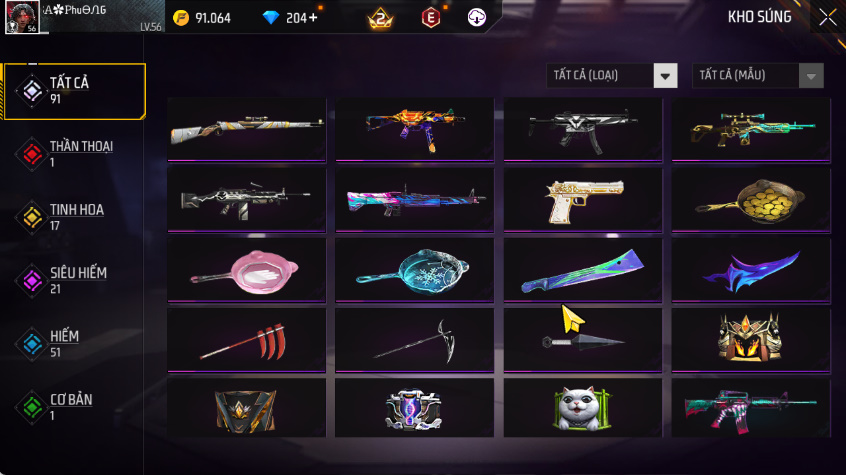Expand the Tất Cả (Mẫu) skin dropdown
The image size is (846, 475).
point(758,76)
